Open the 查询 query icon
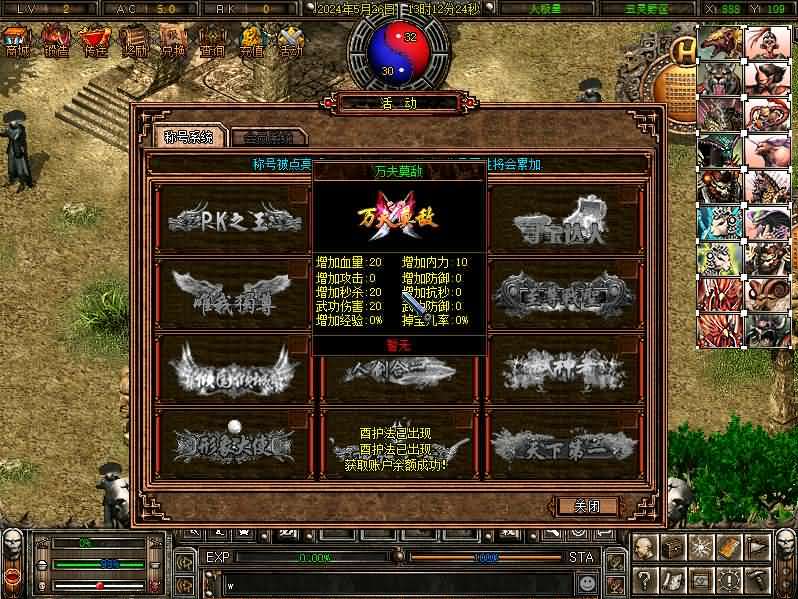798x599 pixels. [212, 42]
